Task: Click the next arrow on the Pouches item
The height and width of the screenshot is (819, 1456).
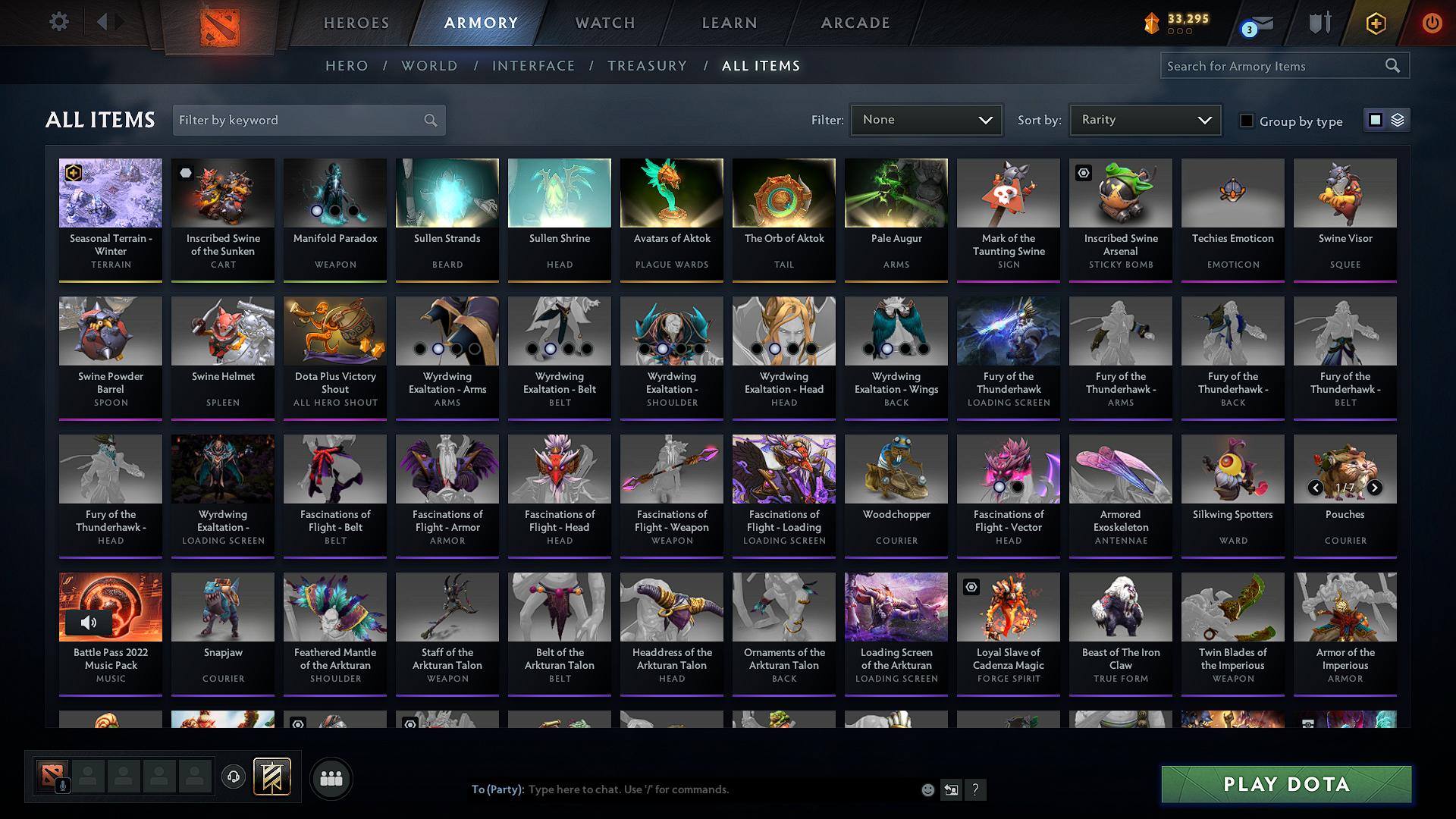Action: [1375, 488]
